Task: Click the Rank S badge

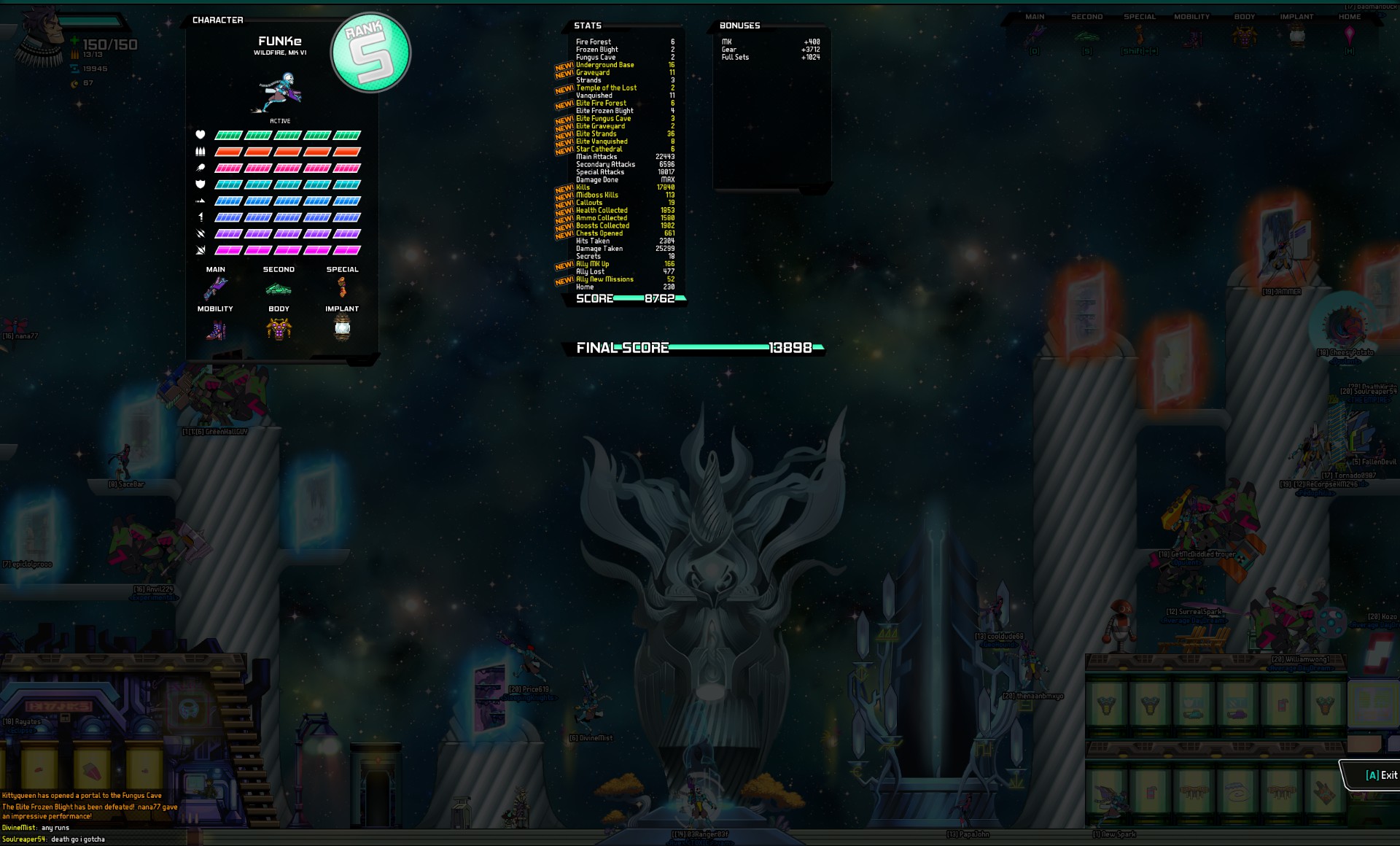Action: tap(370, 52)
